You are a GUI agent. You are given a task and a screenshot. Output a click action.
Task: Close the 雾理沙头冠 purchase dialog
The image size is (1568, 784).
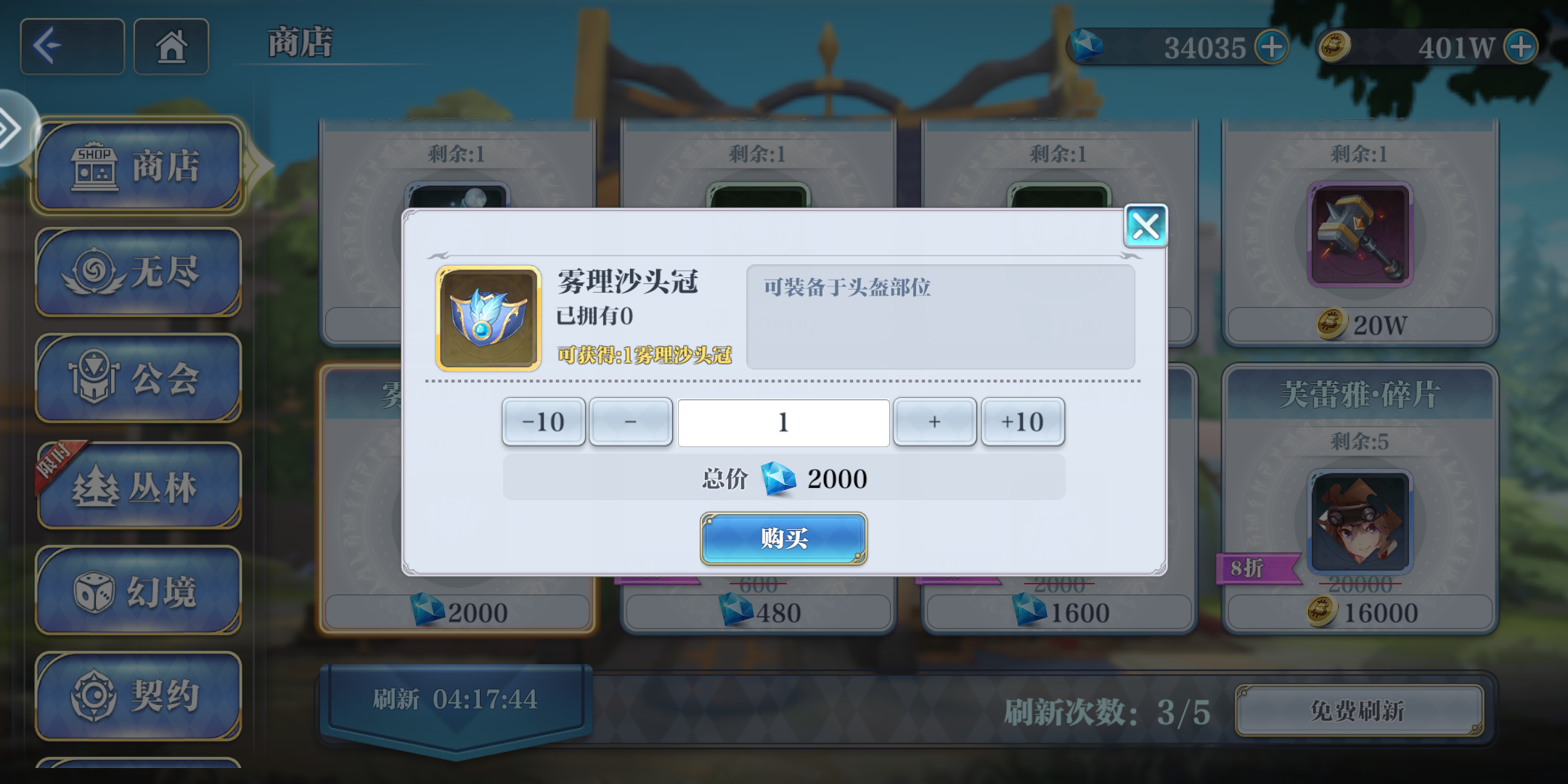click(1146, 226)
